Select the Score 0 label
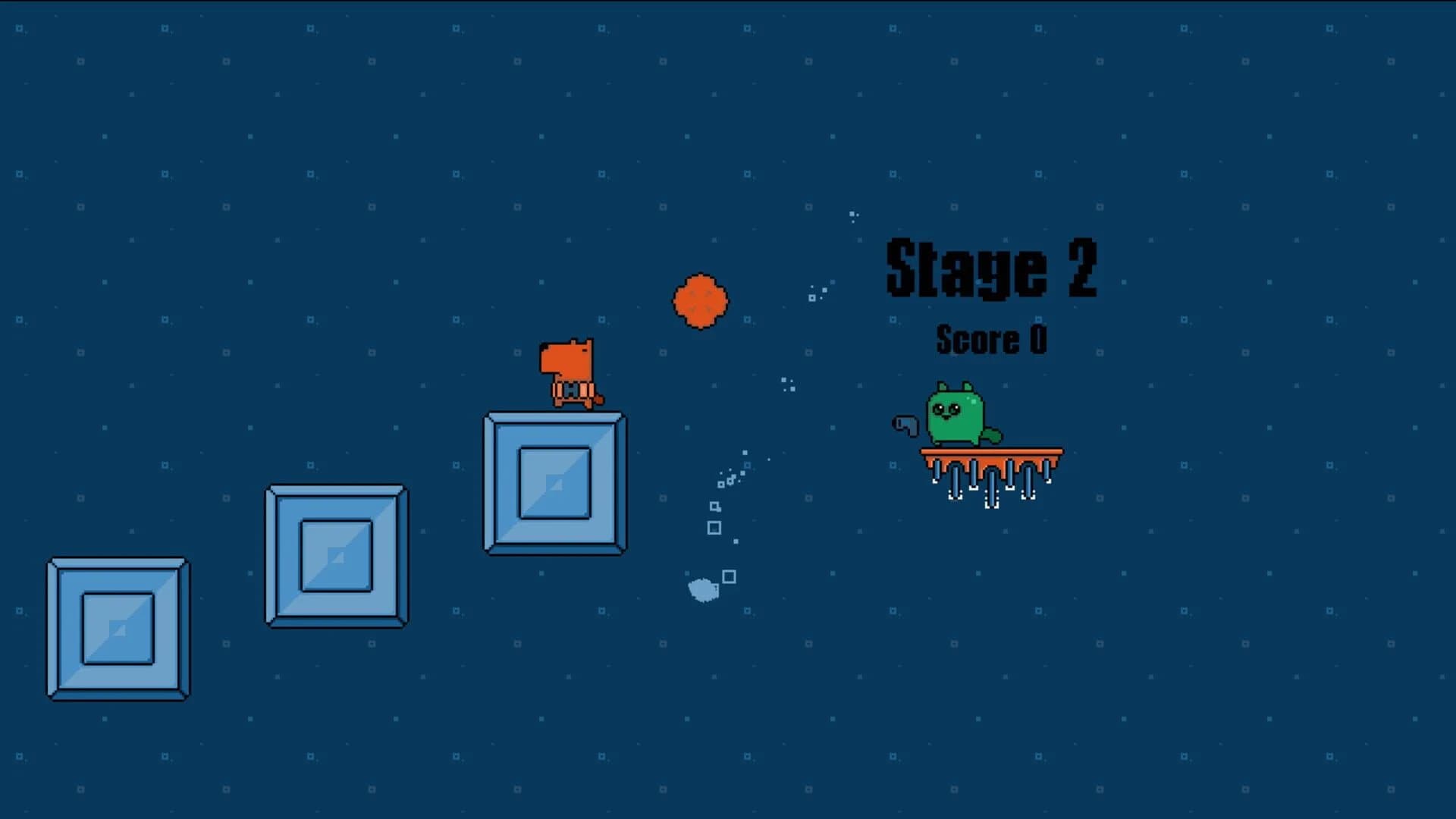The width and height of the screenshot is (1456, 819). click(992, 340)
